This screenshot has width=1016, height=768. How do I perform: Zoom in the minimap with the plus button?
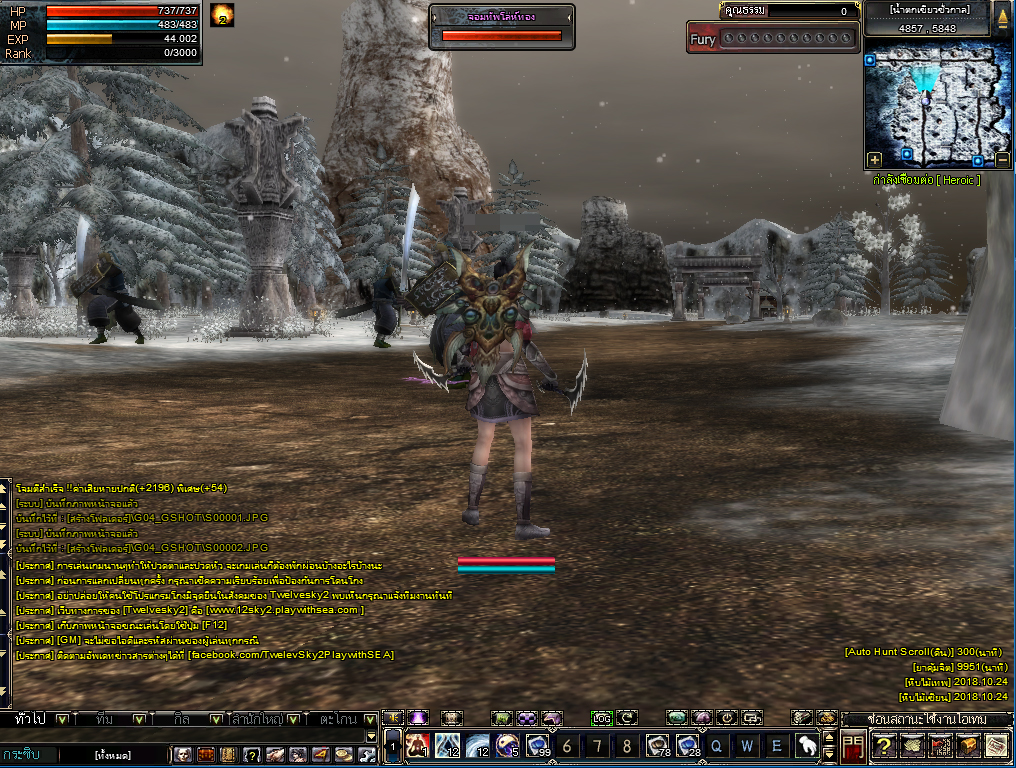[874, 159]
